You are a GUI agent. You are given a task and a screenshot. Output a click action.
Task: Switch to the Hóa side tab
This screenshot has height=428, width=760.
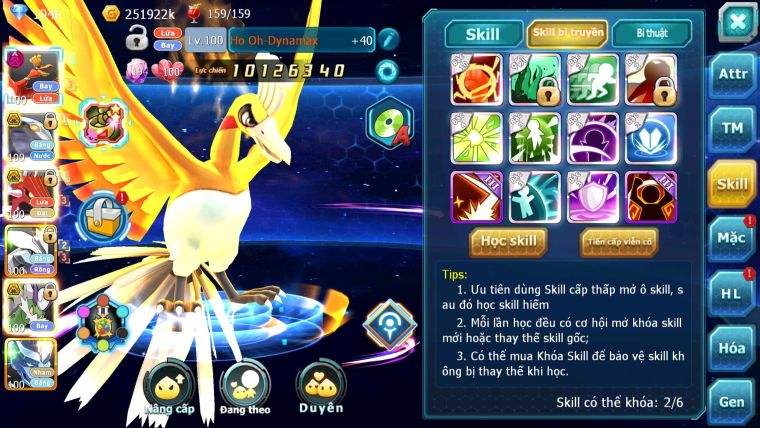tap(732, 348)
